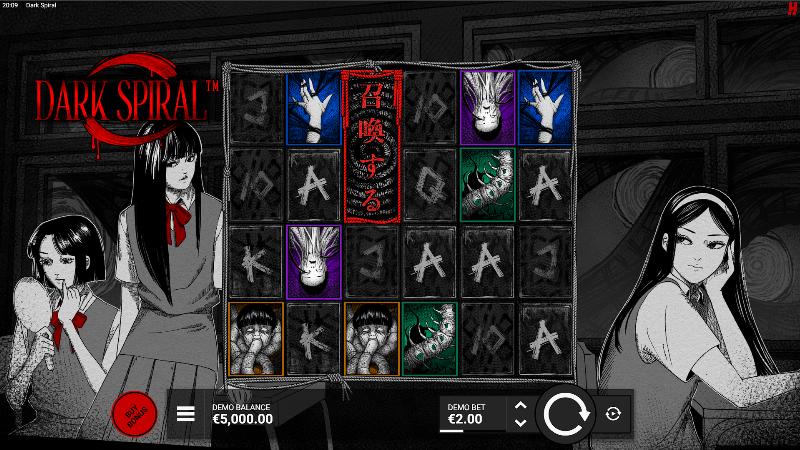This screenshot has height=450, width=800.
Task: Increase the demo bet amount
Action: (519, 405)
